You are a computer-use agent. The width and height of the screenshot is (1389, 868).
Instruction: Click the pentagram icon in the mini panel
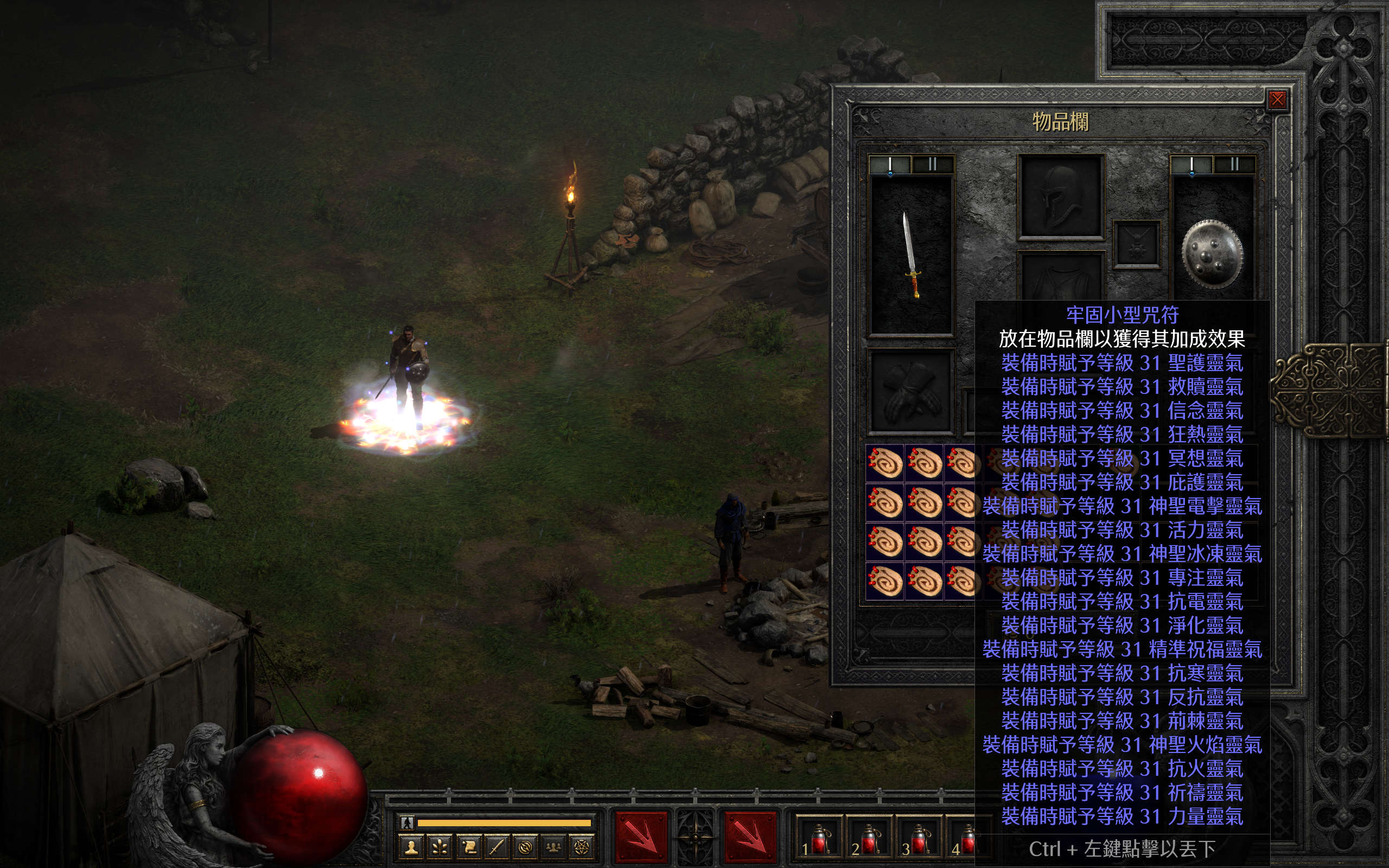click(x=582, y=847)
